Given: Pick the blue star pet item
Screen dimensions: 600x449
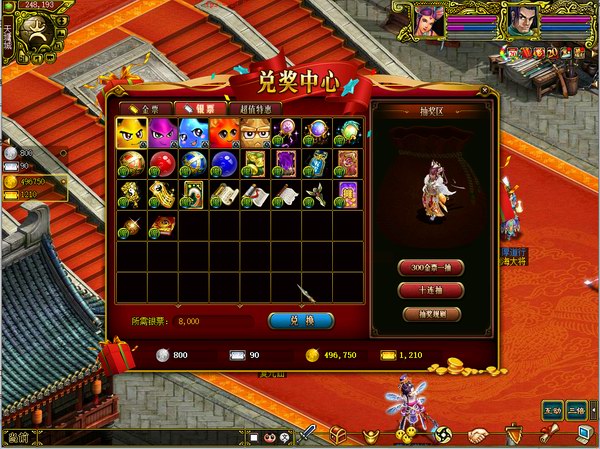Looking at the screenshot, I should coord(193,131).
